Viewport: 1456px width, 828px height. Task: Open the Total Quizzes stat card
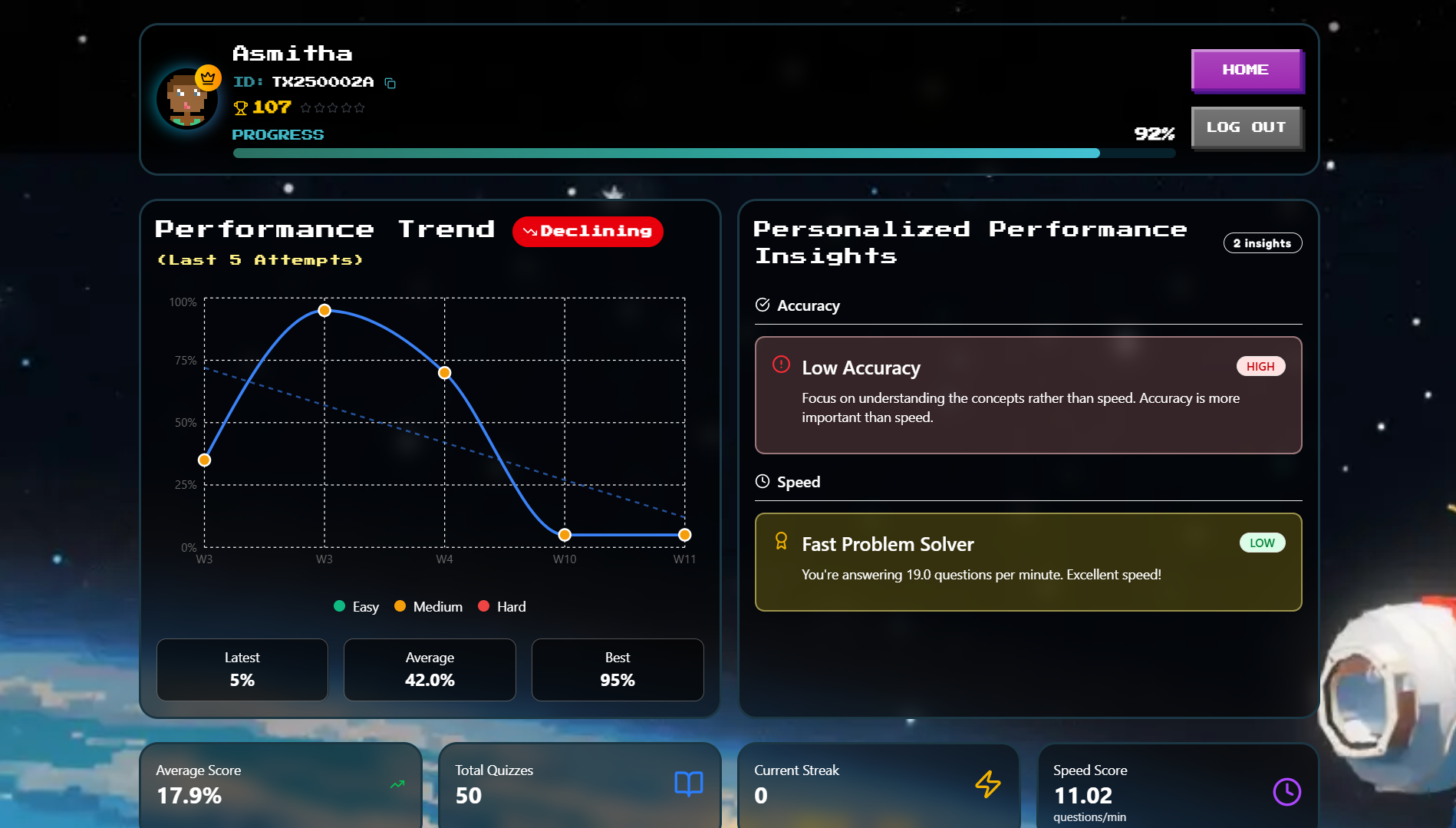(579, 784)
